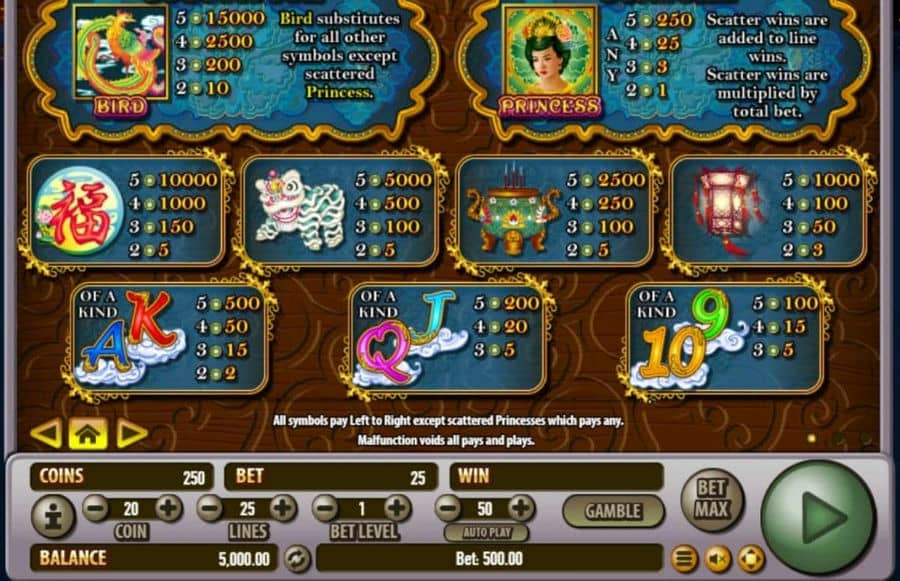
Task: Toggle the balance display with the refresh icon
Action: click(297, 558)
